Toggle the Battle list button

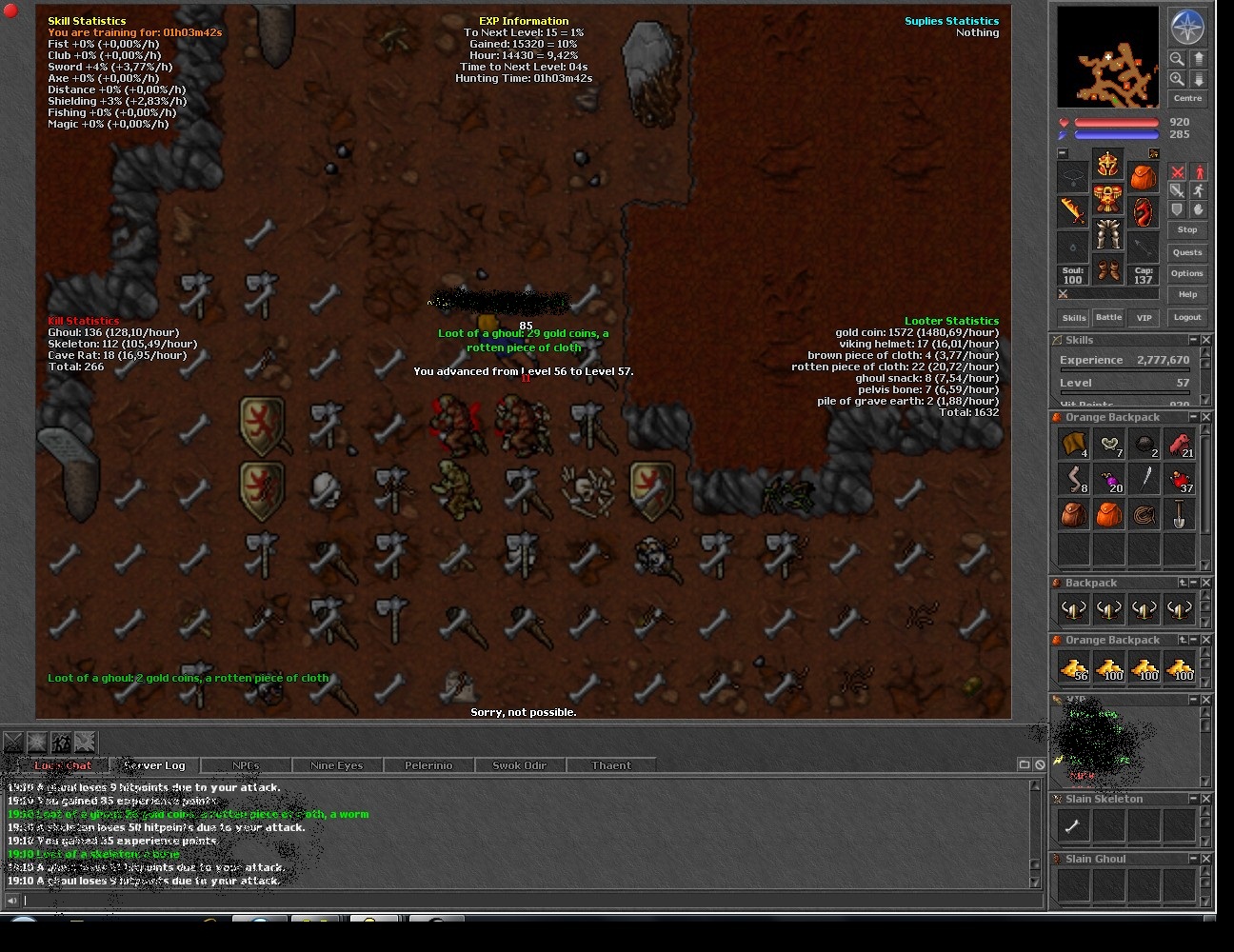[x=1108, y=317]
